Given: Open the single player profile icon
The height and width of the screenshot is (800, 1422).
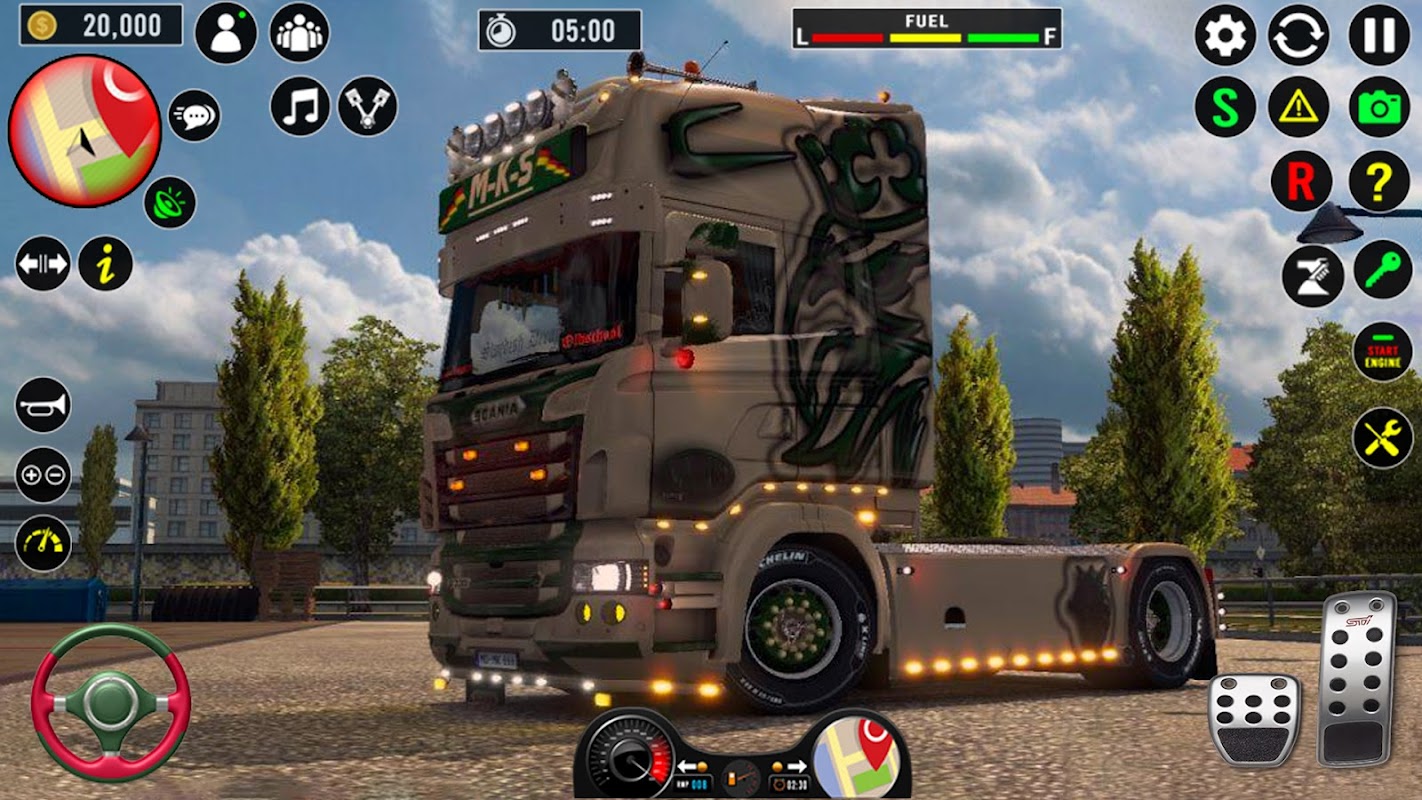Looking at the screenshot, I should 225,33.
